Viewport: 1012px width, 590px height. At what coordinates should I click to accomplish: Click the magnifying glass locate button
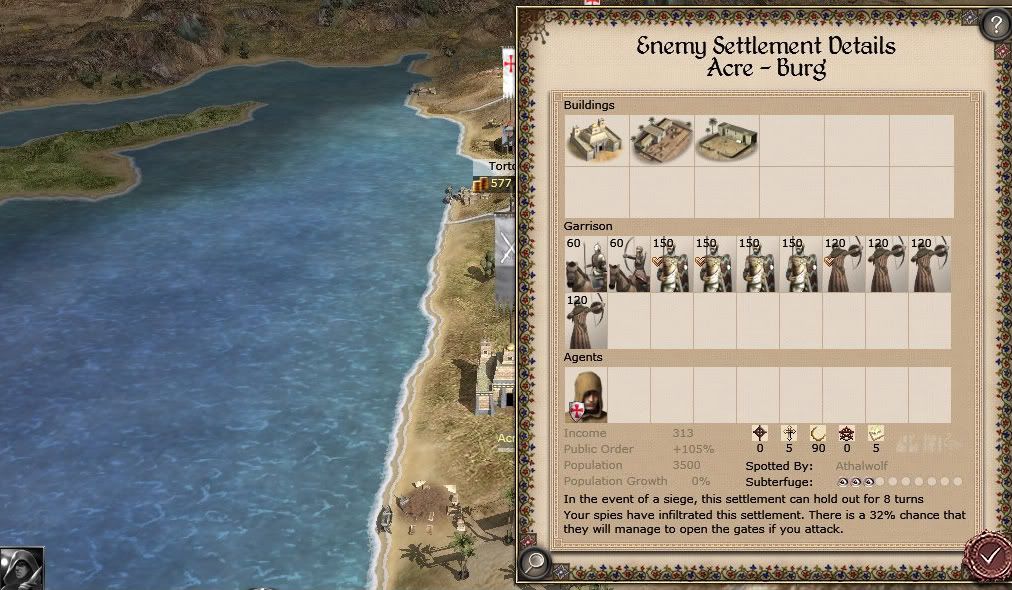pyautogui.click(x=536, y=564)
